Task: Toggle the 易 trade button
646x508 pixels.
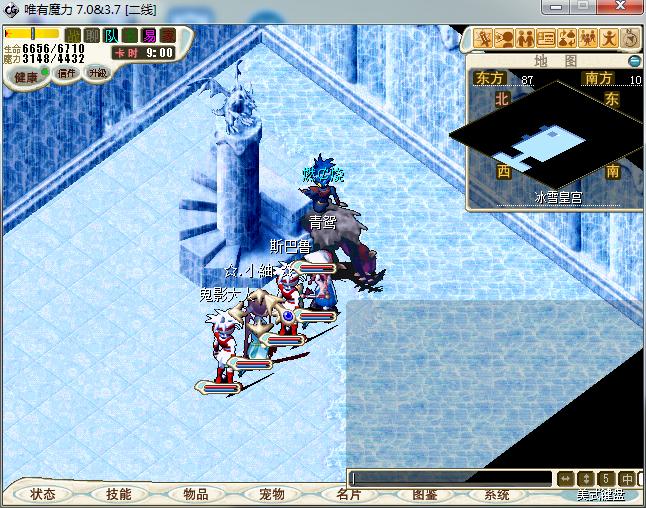Action: 149,36
